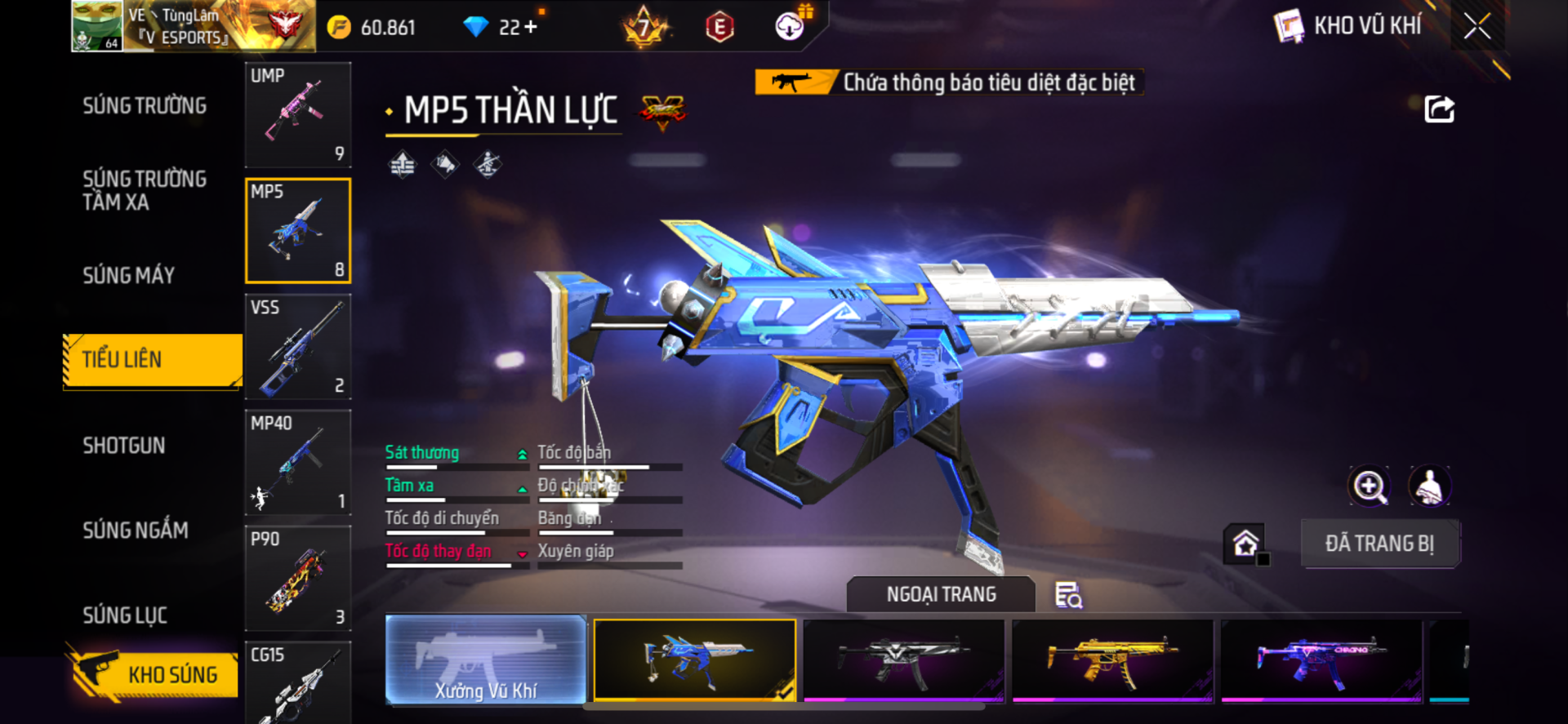The height and width of the screenshot is (724, 1568).
Task: Open the NGOẠI TRANG tab
Action: (x=941, y=595)
